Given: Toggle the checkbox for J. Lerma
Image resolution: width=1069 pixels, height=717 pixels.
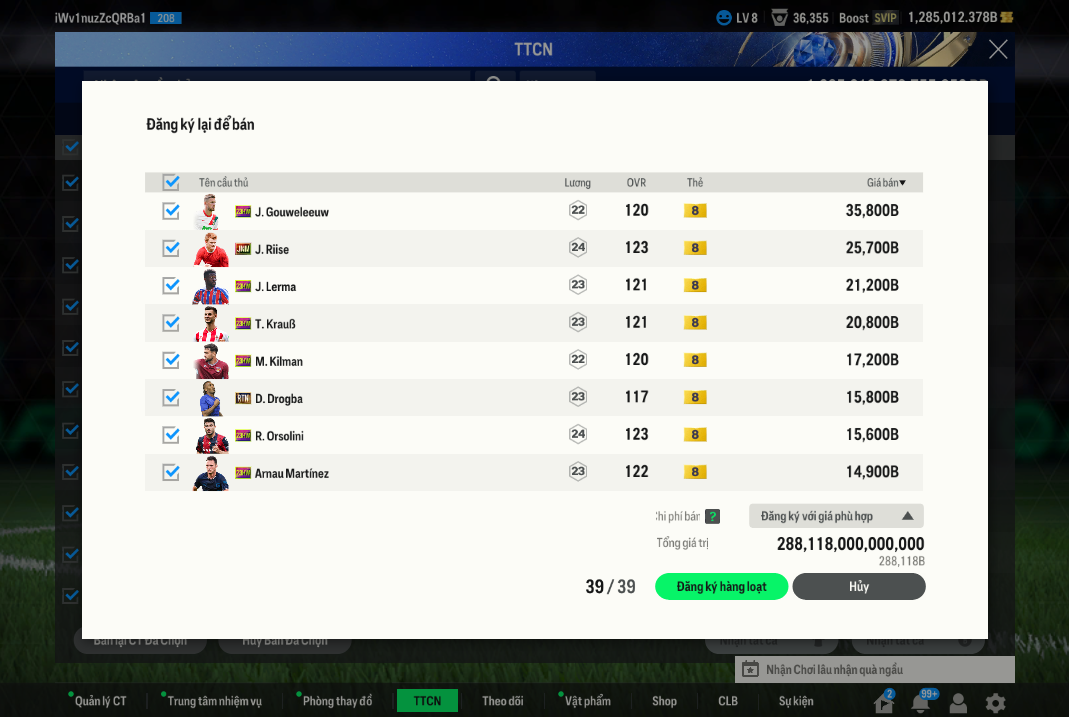Looking at the screenshot, I should tap(171, 286).
